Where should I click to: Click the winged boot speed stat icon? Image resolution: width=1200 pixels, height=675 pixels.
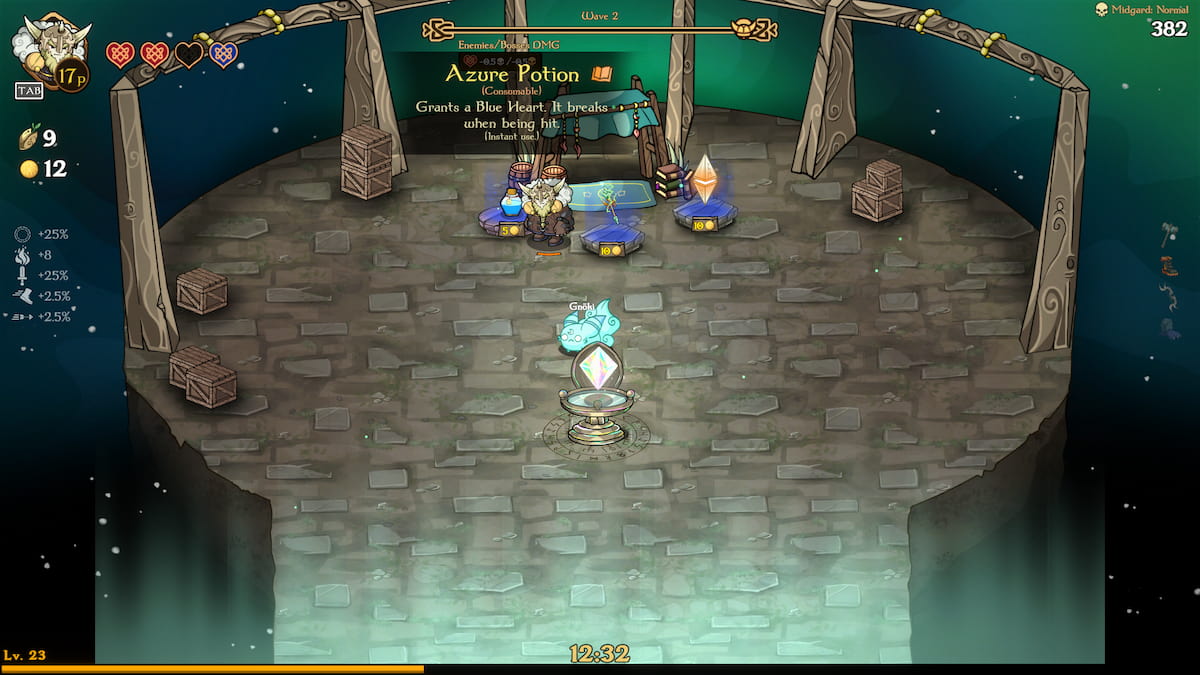coord(23,296)
